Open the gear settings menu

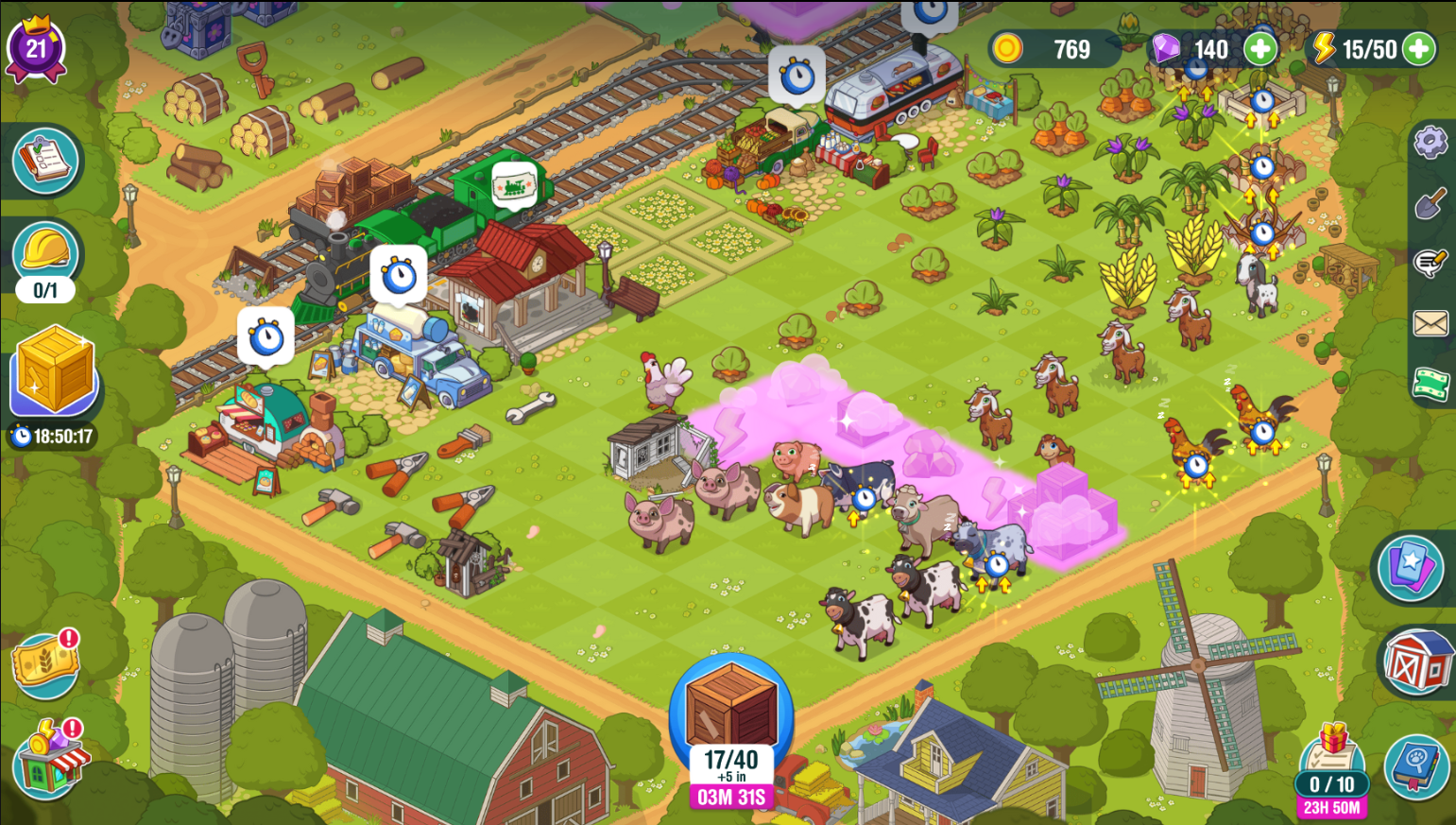click(1430, 143)
